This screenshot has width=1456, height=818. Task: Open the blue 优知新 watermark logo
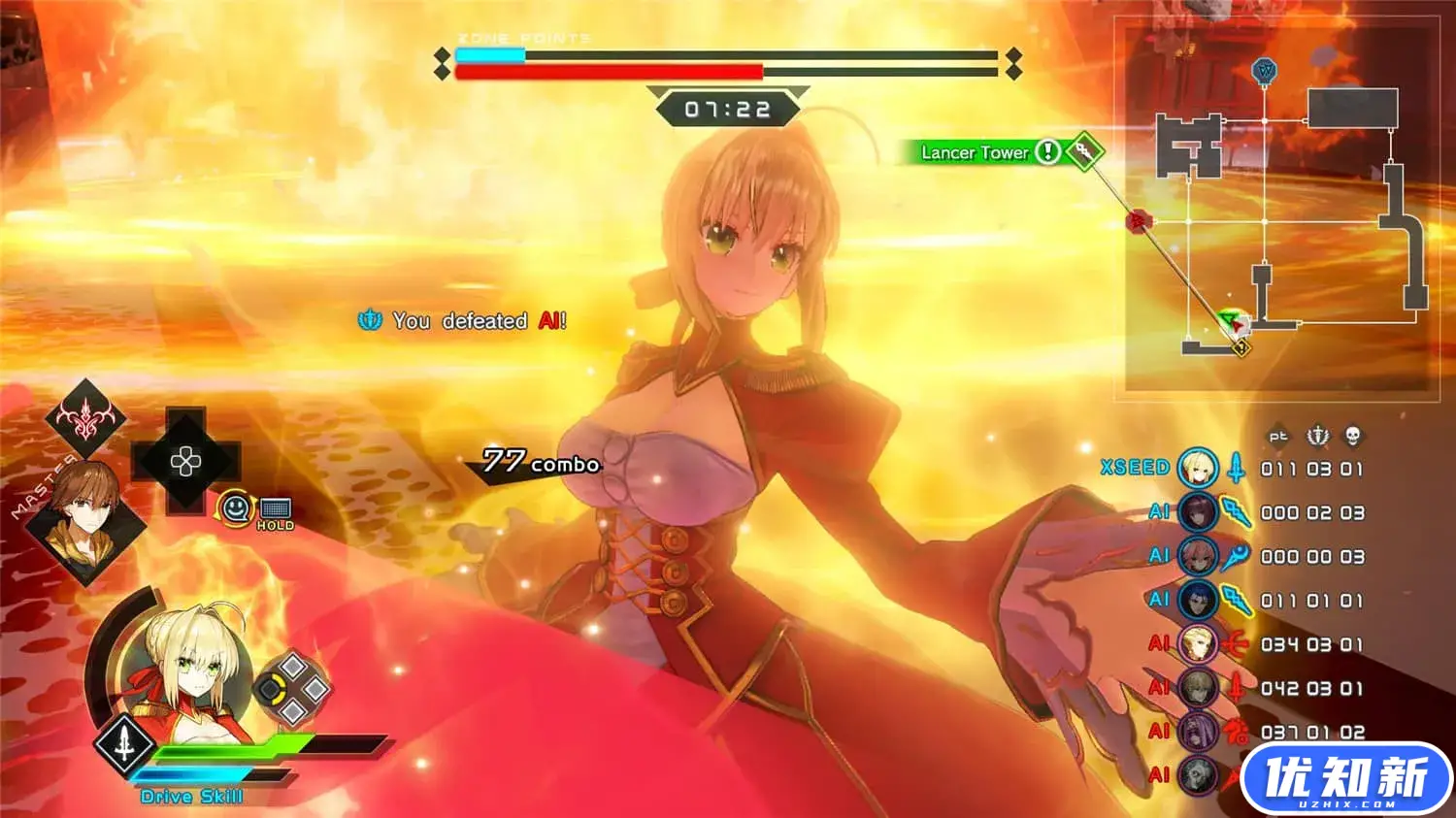(1346, 779)
